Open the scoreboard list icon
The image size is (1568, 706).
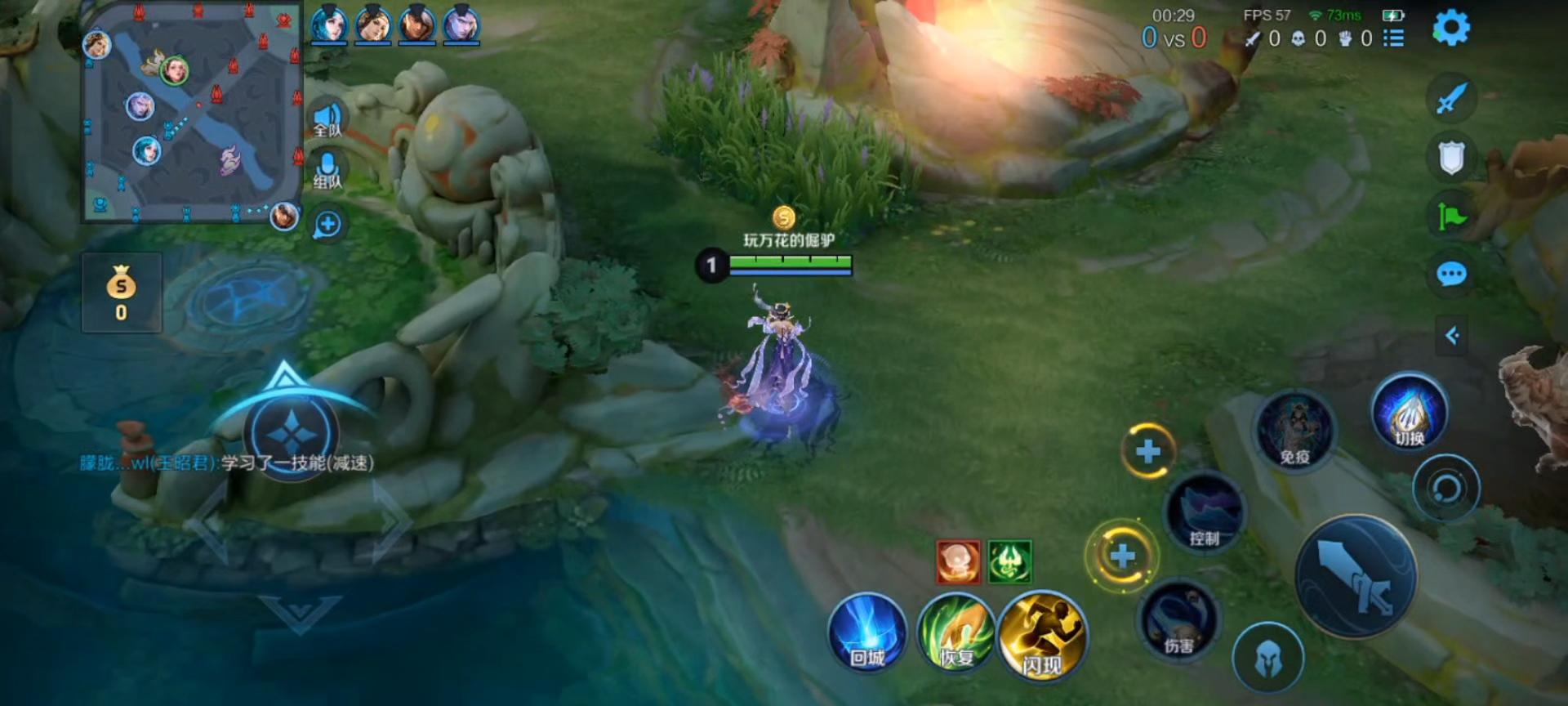1393,38
